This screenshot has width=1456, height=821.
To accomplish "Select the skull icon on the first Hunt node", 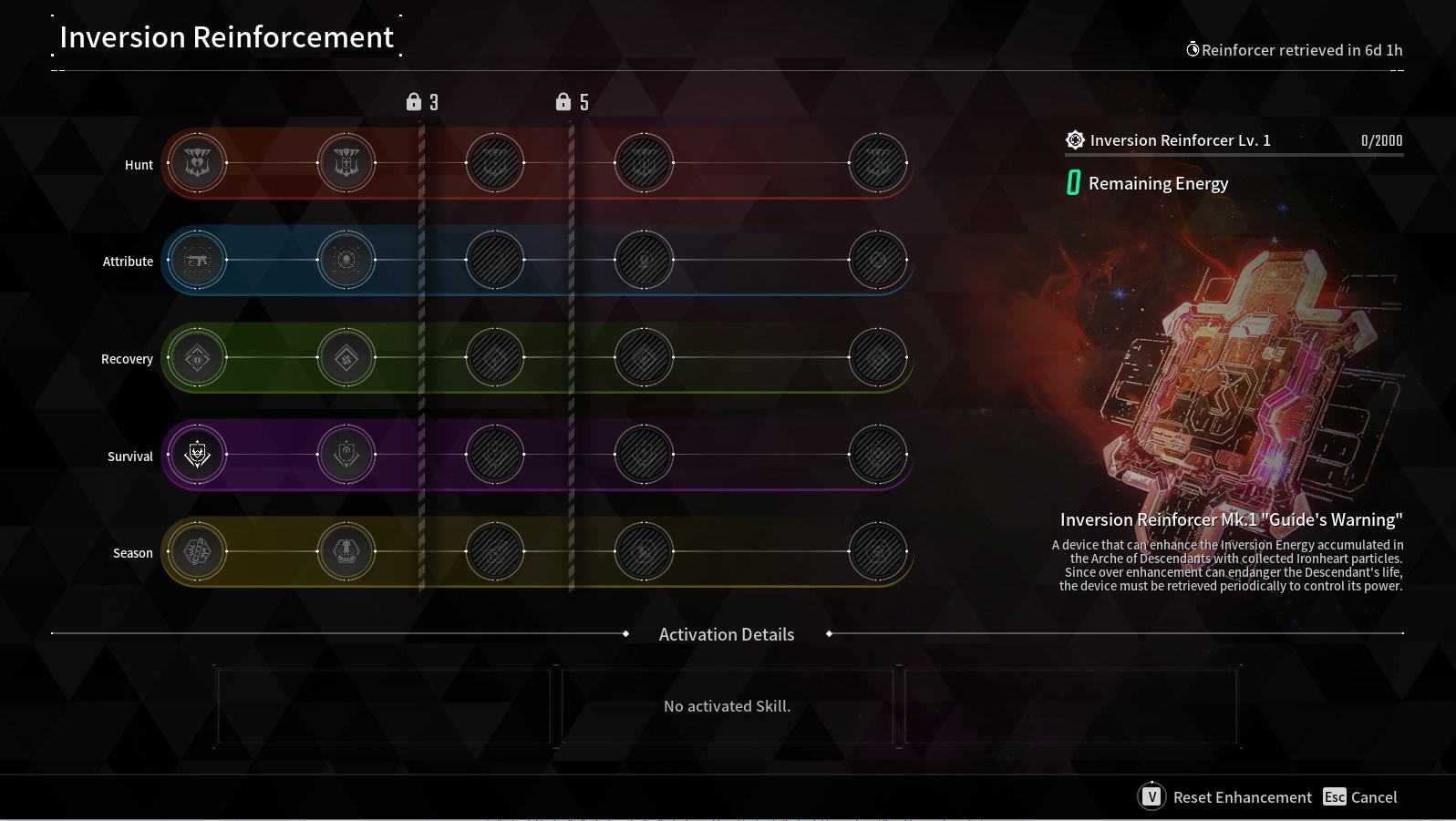I will tap(197, 163).
